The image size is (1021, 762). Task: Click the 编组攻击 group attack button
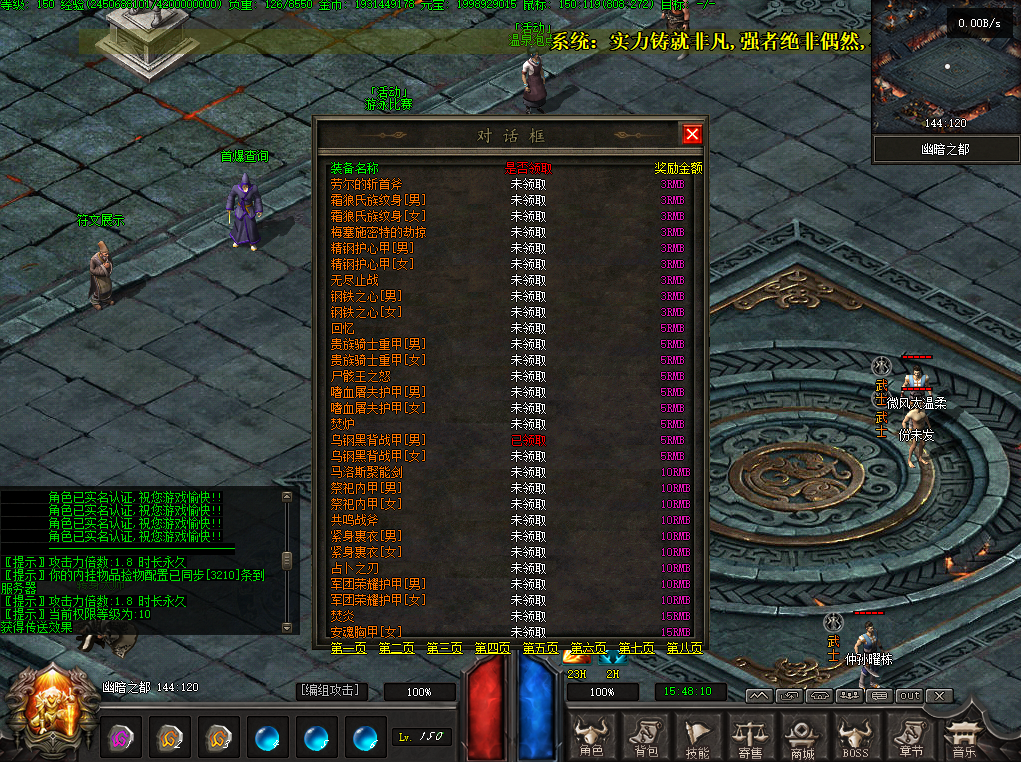click(331, 691)
